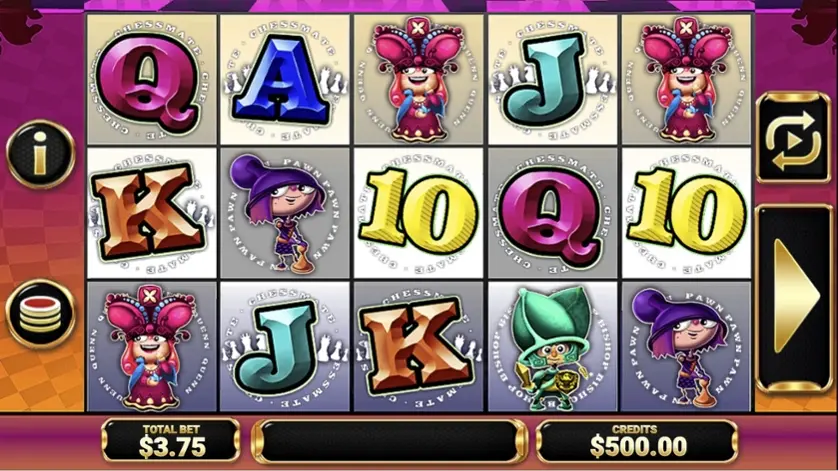838x471 pixels.
Task: Spin the reels with the arrow button
Action: [x=795, y=297]
